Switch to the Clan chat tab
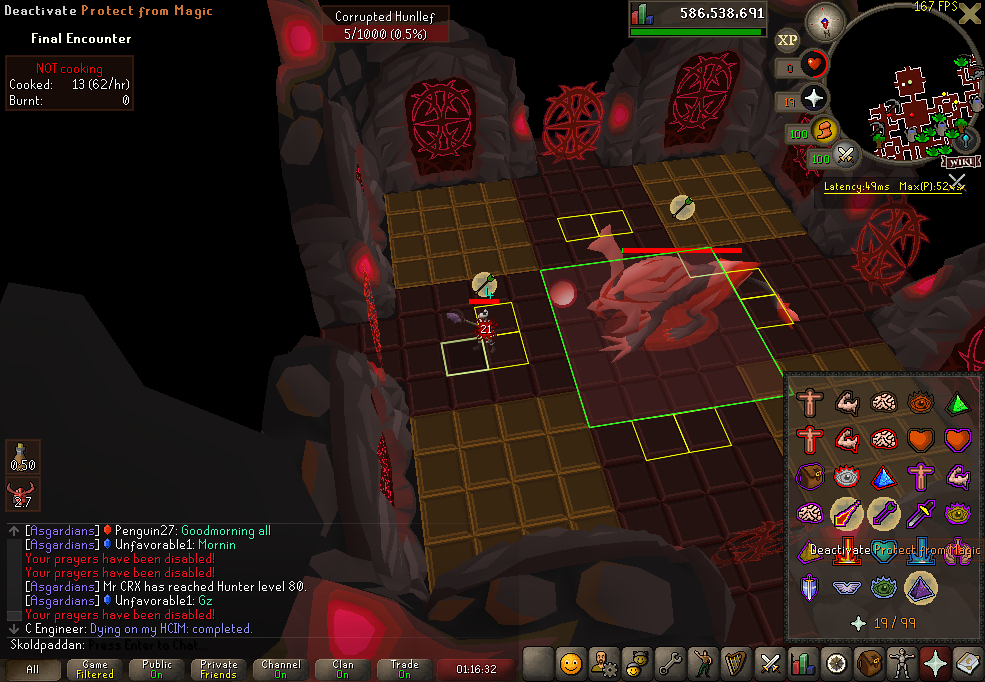The width and height of the screenshot is (985, 682). (x=343, y=668)
